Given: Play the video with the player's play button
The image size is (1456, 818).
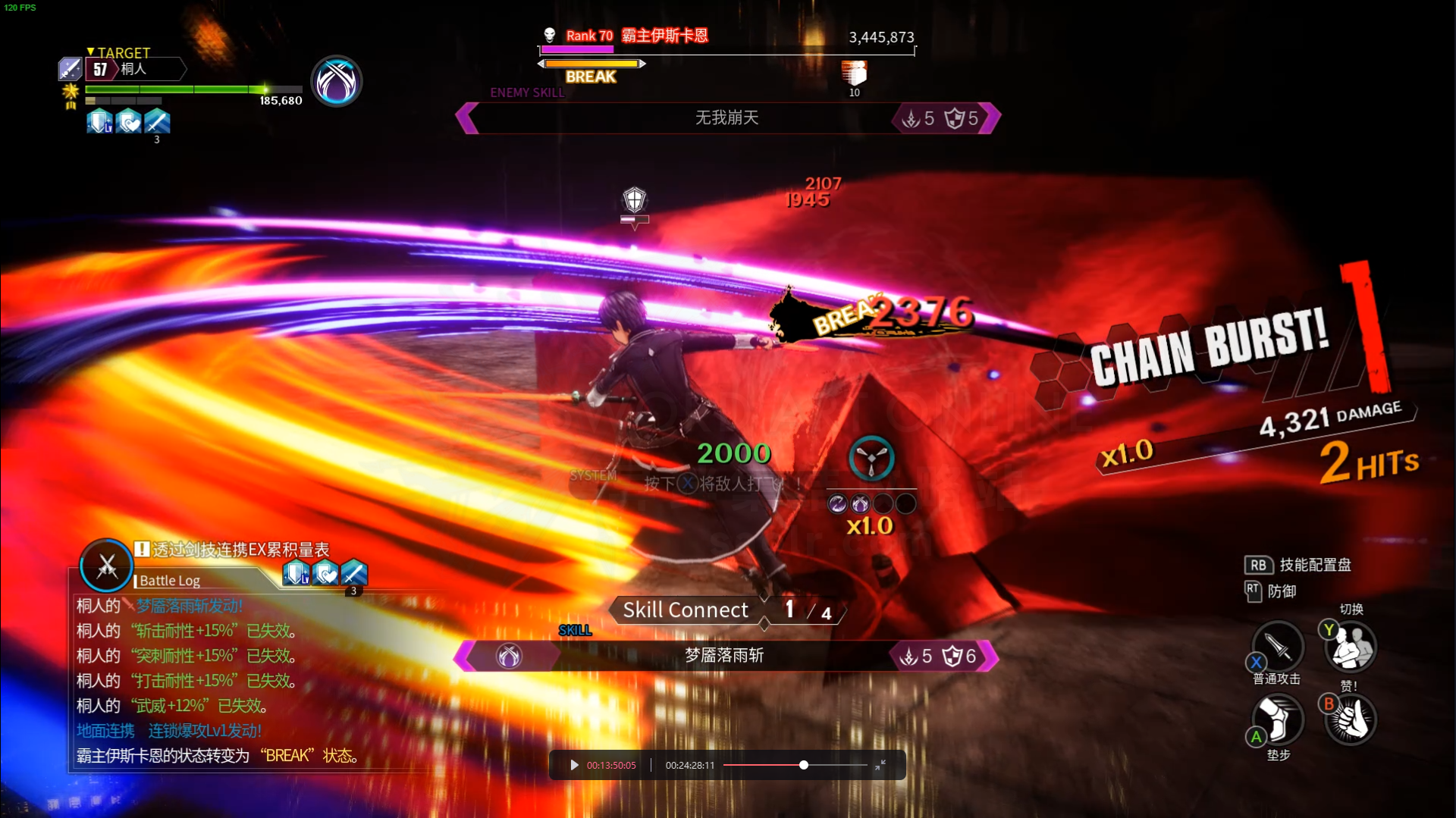Looking at the screenshot, I should click(574, 766).
